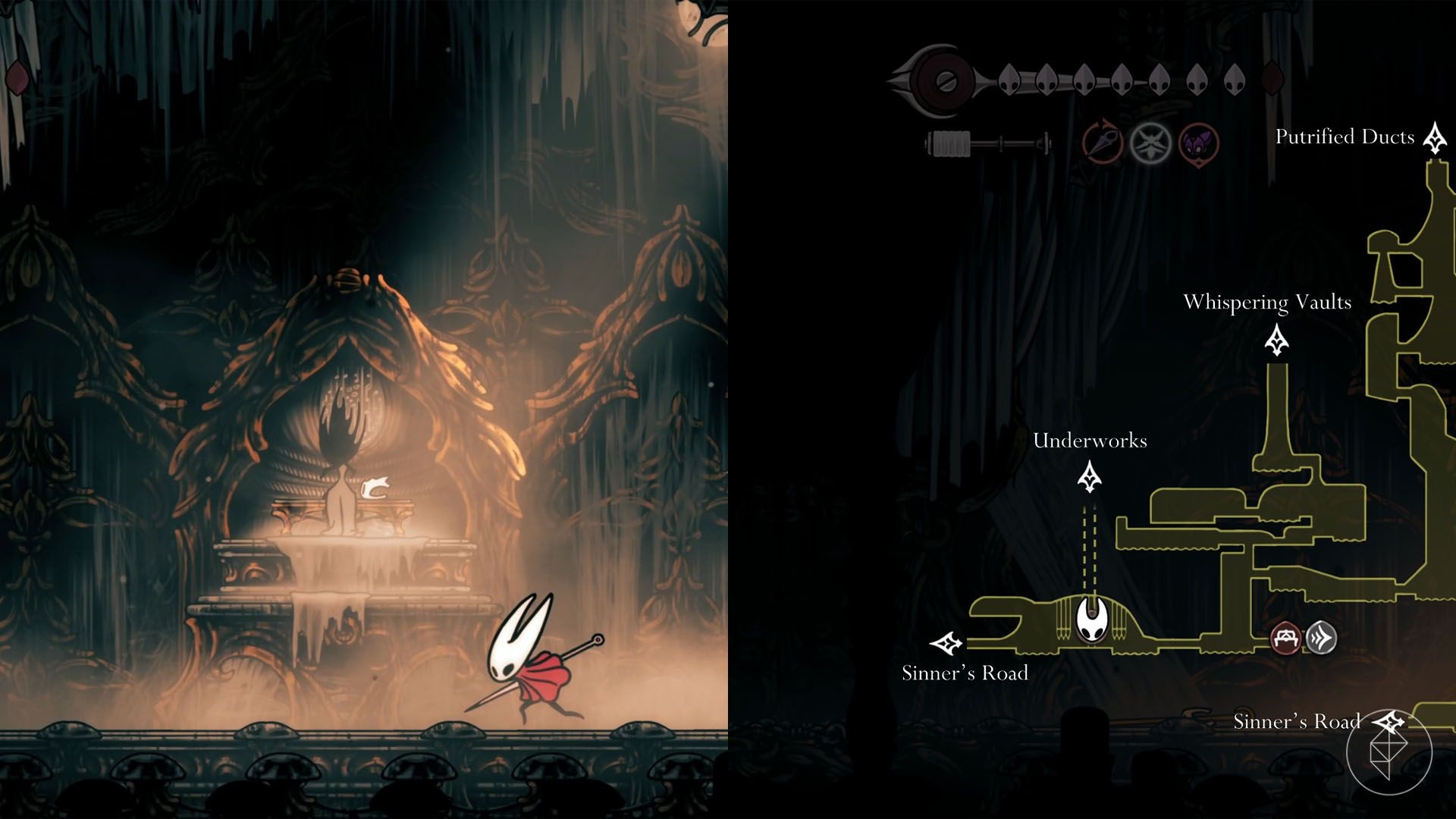Choose the Whispering Vaults exit arrow

tap(1277, 340)
